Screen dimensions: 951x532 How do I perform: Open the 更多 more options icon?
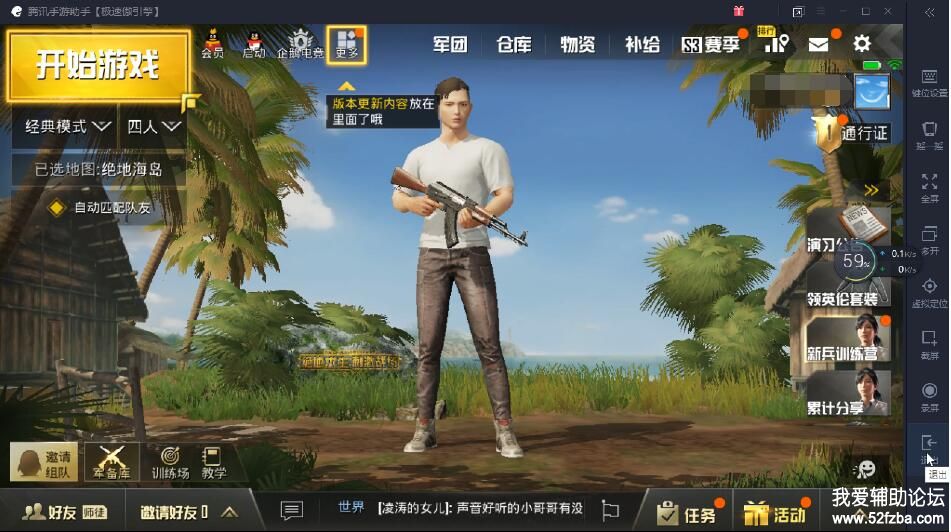[x=346, y=44]
